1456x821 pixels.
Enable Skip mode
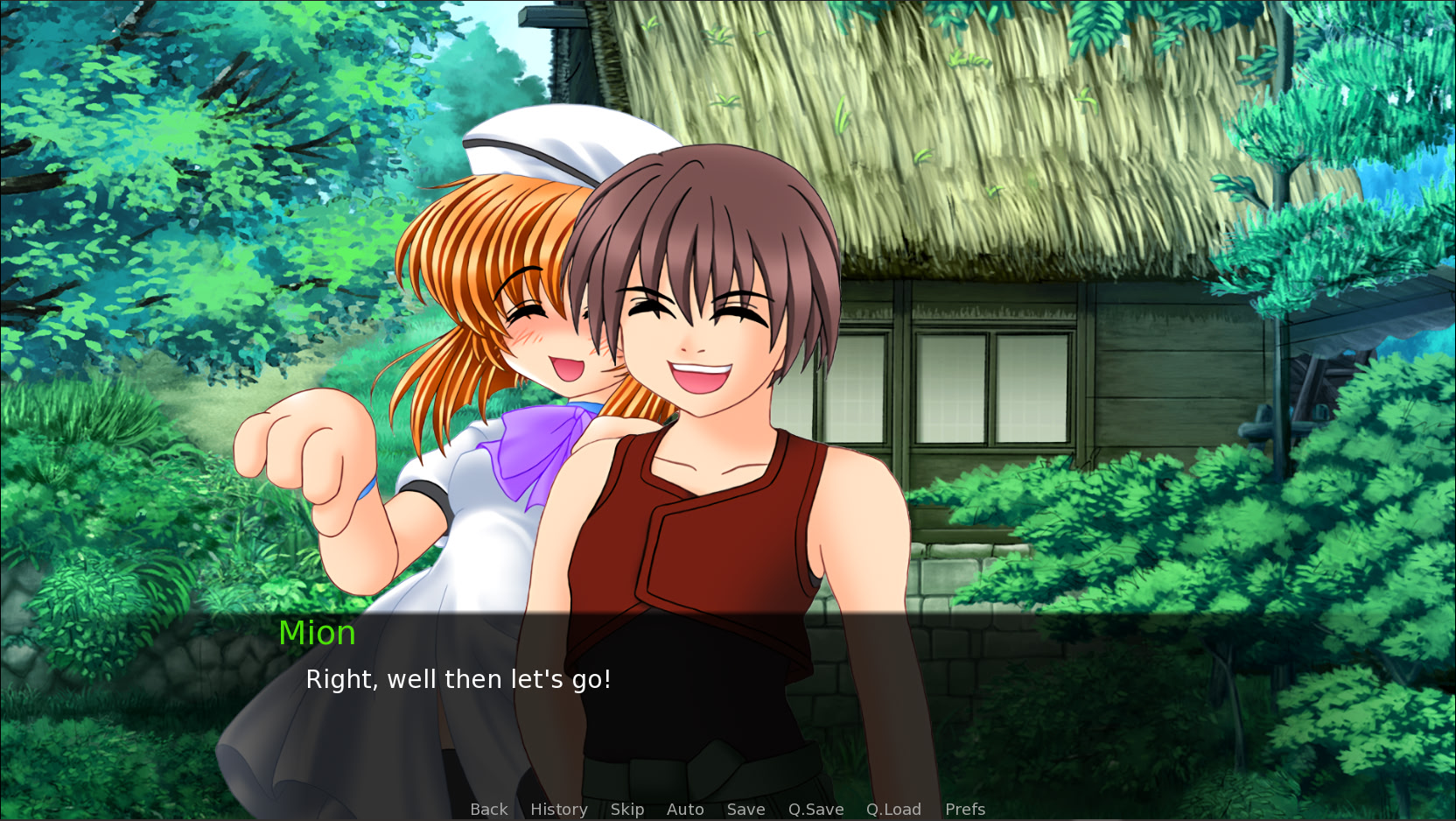point(627,809)
